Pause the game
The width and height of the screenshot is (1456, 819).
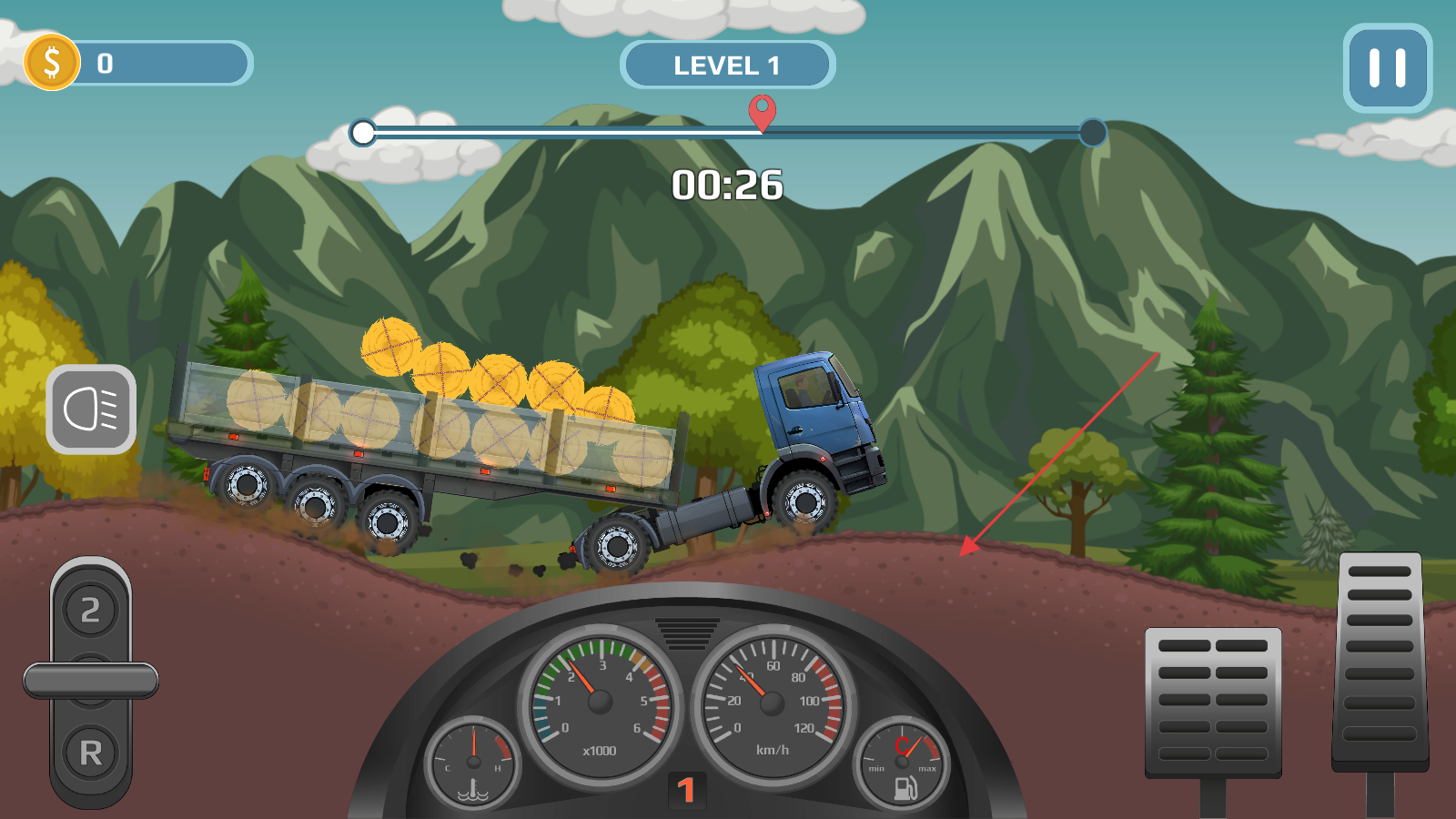point(1387,68)
